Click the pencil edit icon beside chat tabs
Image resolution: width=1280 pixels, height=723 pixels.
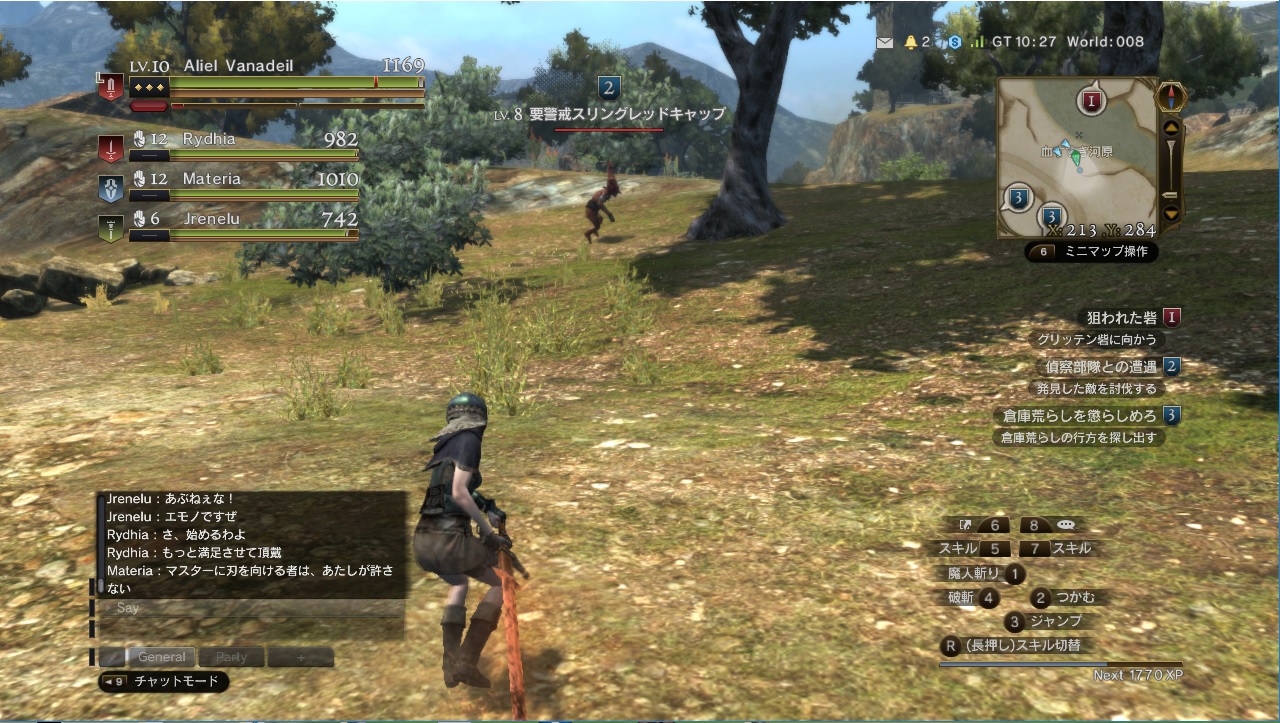[111, 657]
